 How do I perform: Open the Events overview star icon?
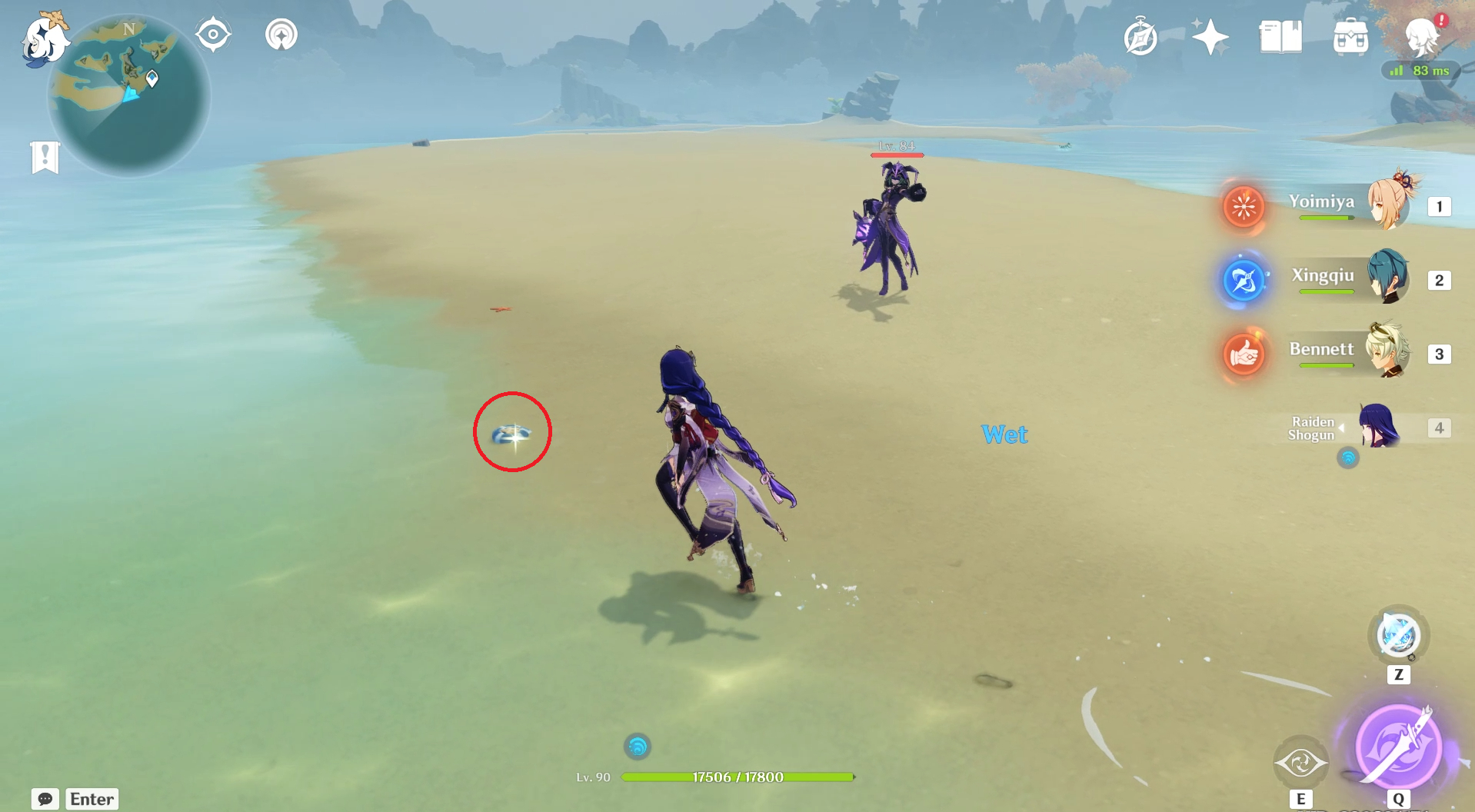click(1209, 35)
